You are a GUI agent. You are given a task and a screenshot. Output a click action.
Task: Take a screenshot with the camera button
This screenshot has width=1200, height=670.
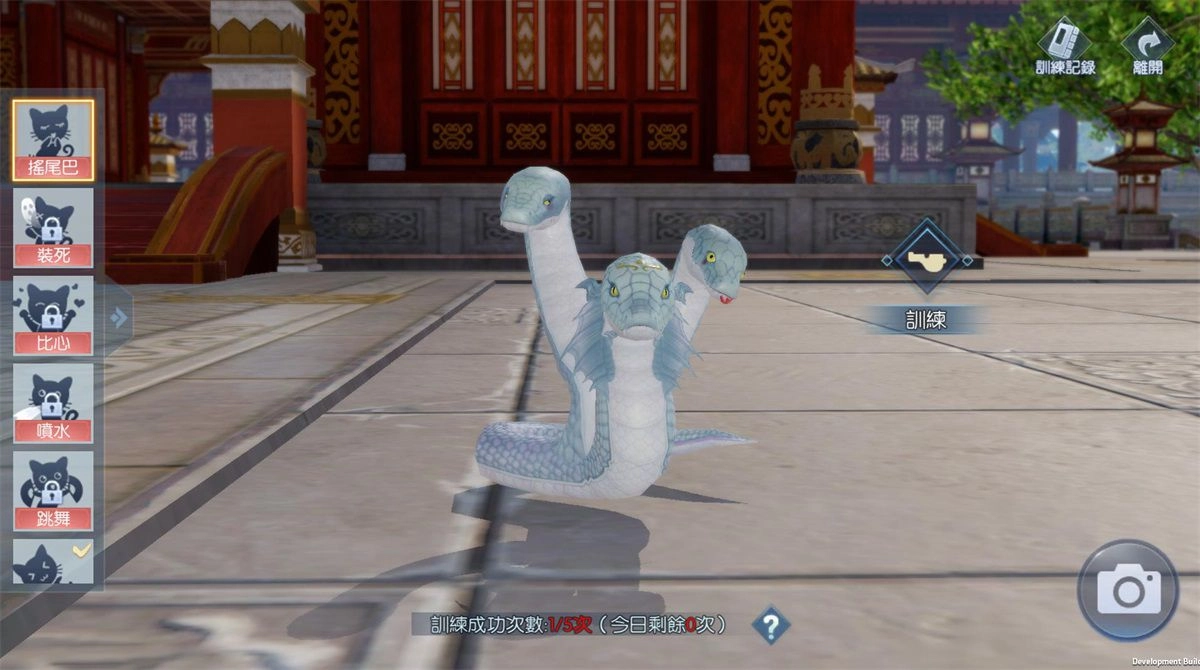point(1128,590)
